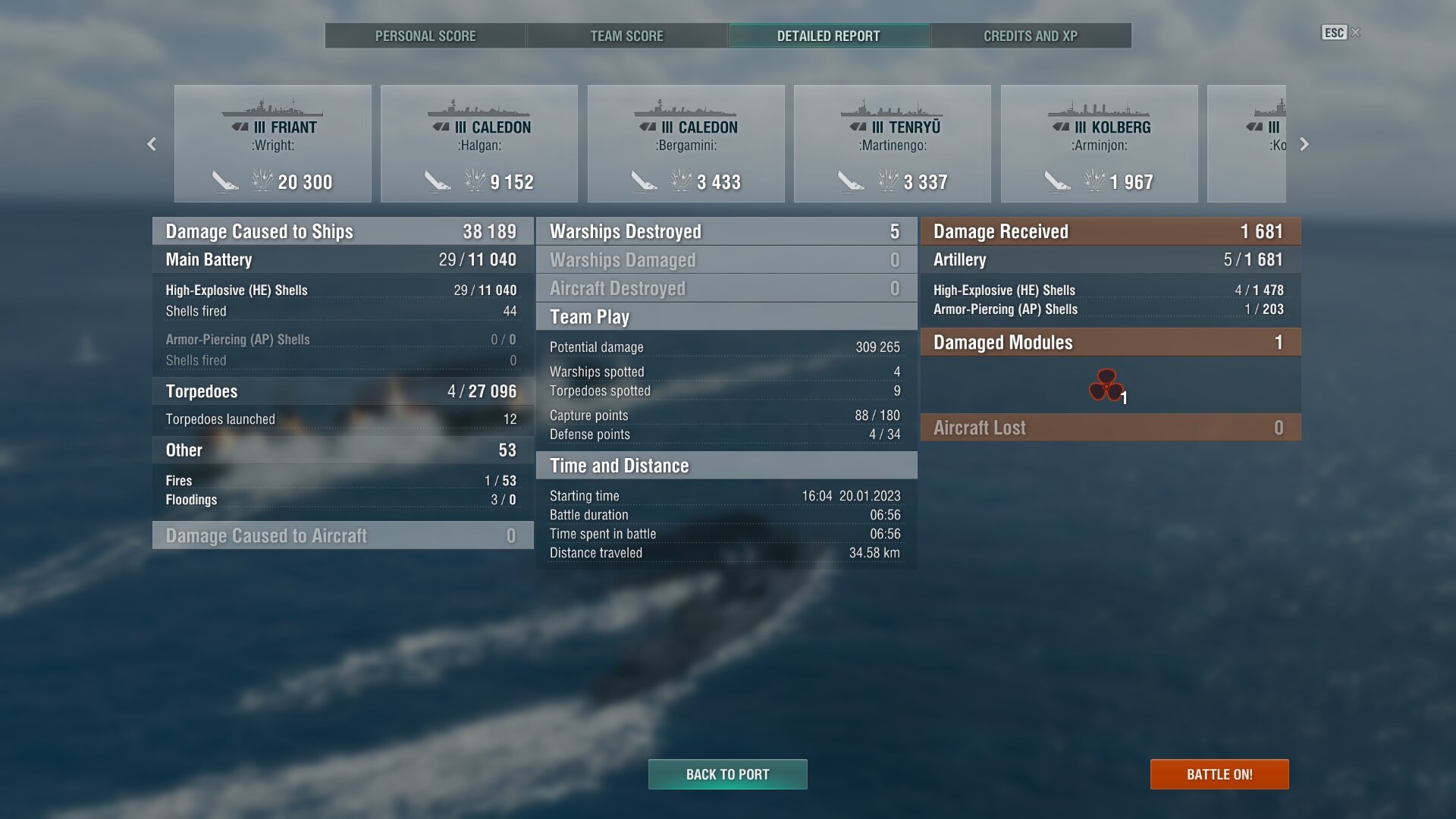Choose the Caledon card for Halgan
Screen dimensions: 1456x819
point(479,144)
